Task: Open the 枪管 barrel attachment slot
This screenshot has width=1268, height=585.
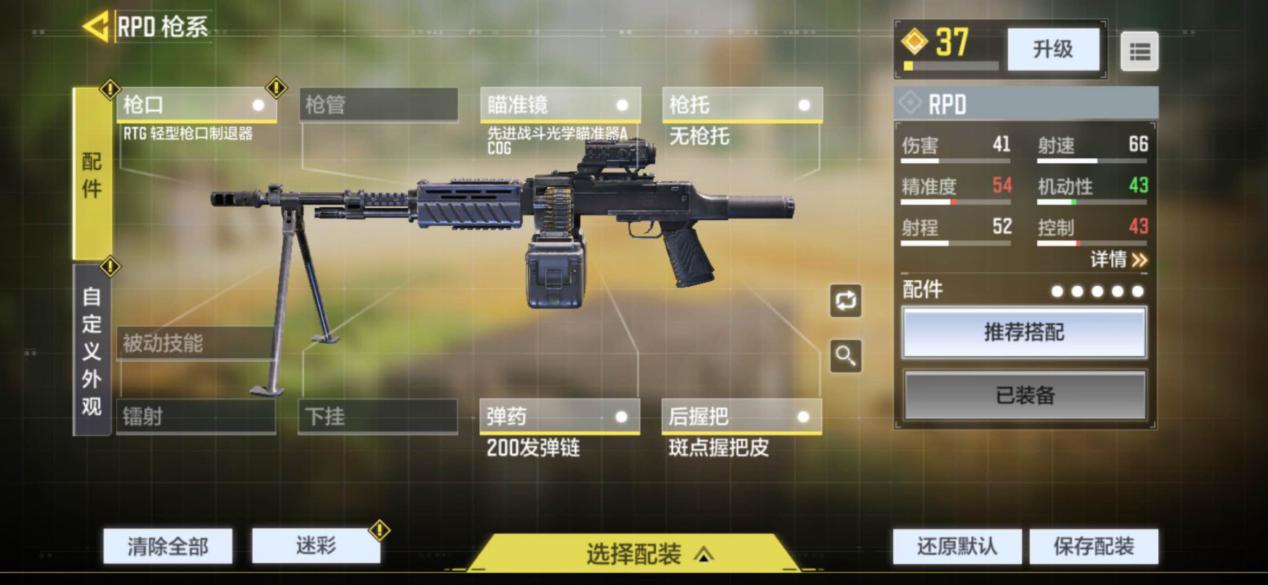Action: tap(378, 105)
